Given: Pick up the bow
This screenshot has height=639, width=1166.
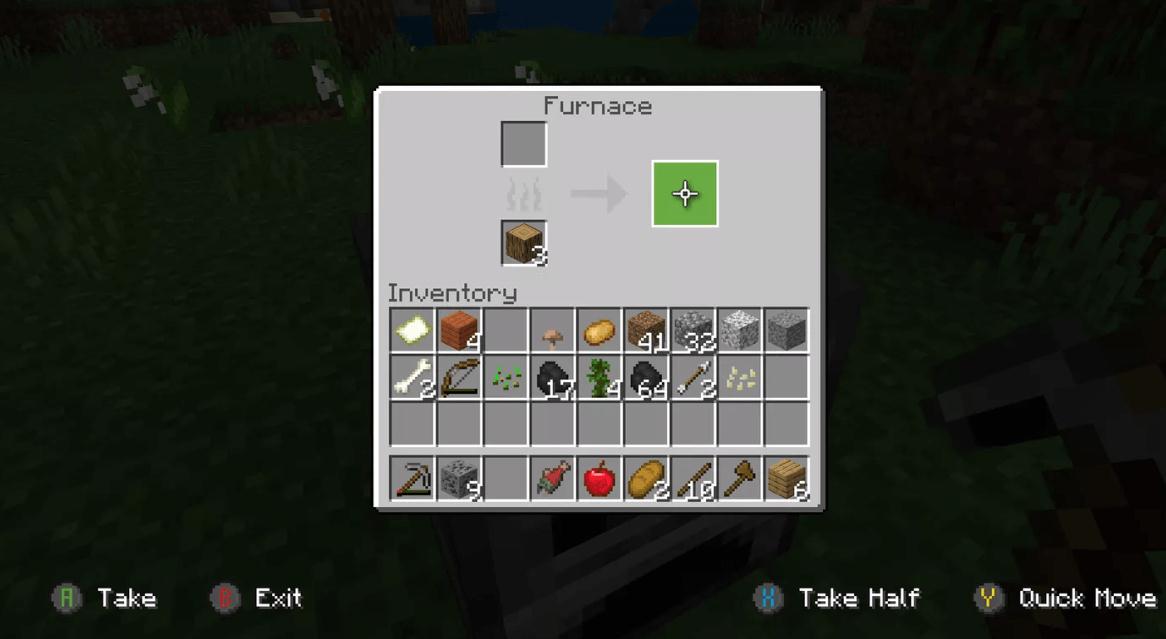Looking at the screenshot, I should [x=459, y=378].
